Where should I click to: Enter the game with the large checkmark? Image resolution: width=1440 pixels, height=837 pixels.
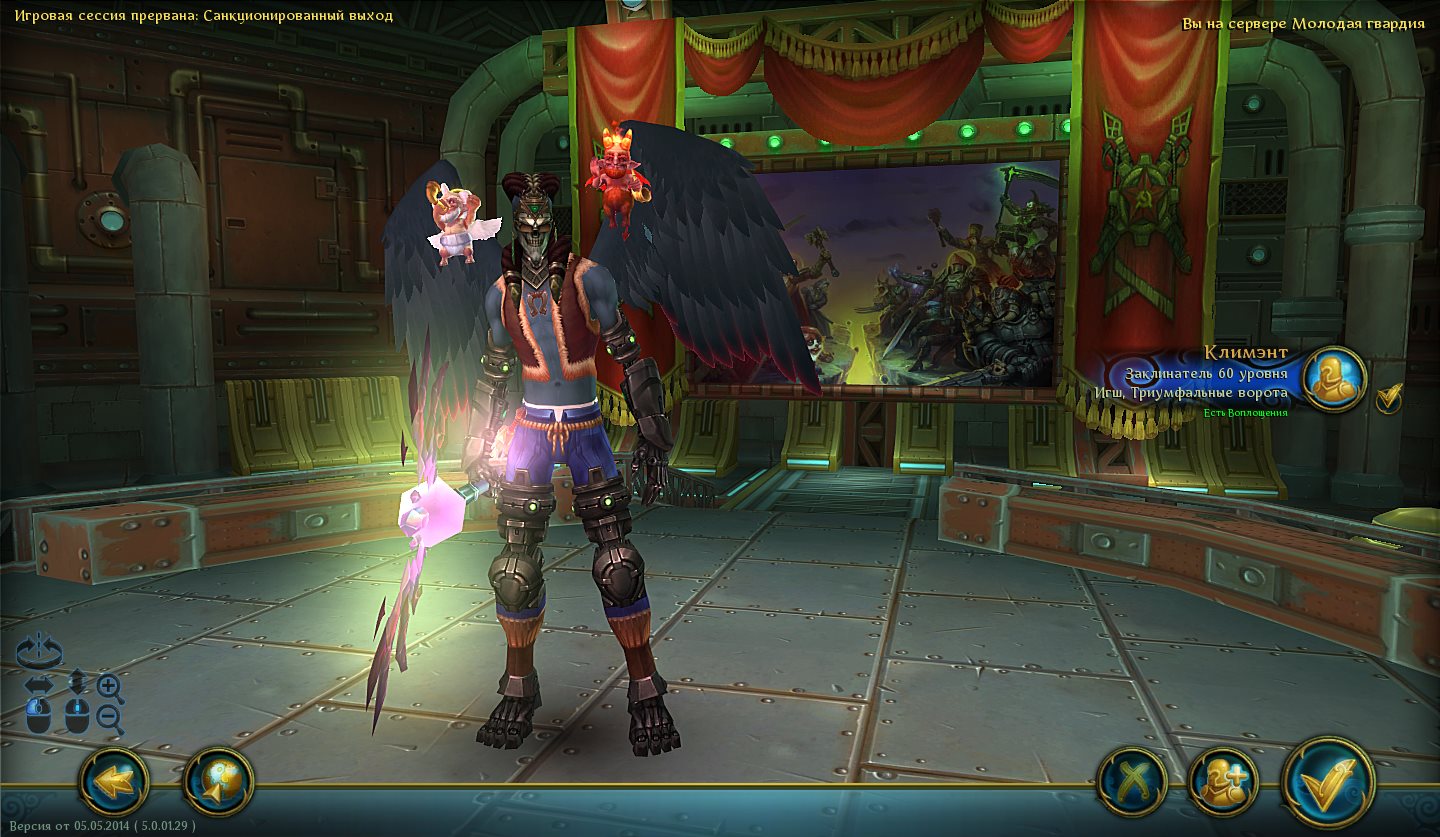[1329, 781]
